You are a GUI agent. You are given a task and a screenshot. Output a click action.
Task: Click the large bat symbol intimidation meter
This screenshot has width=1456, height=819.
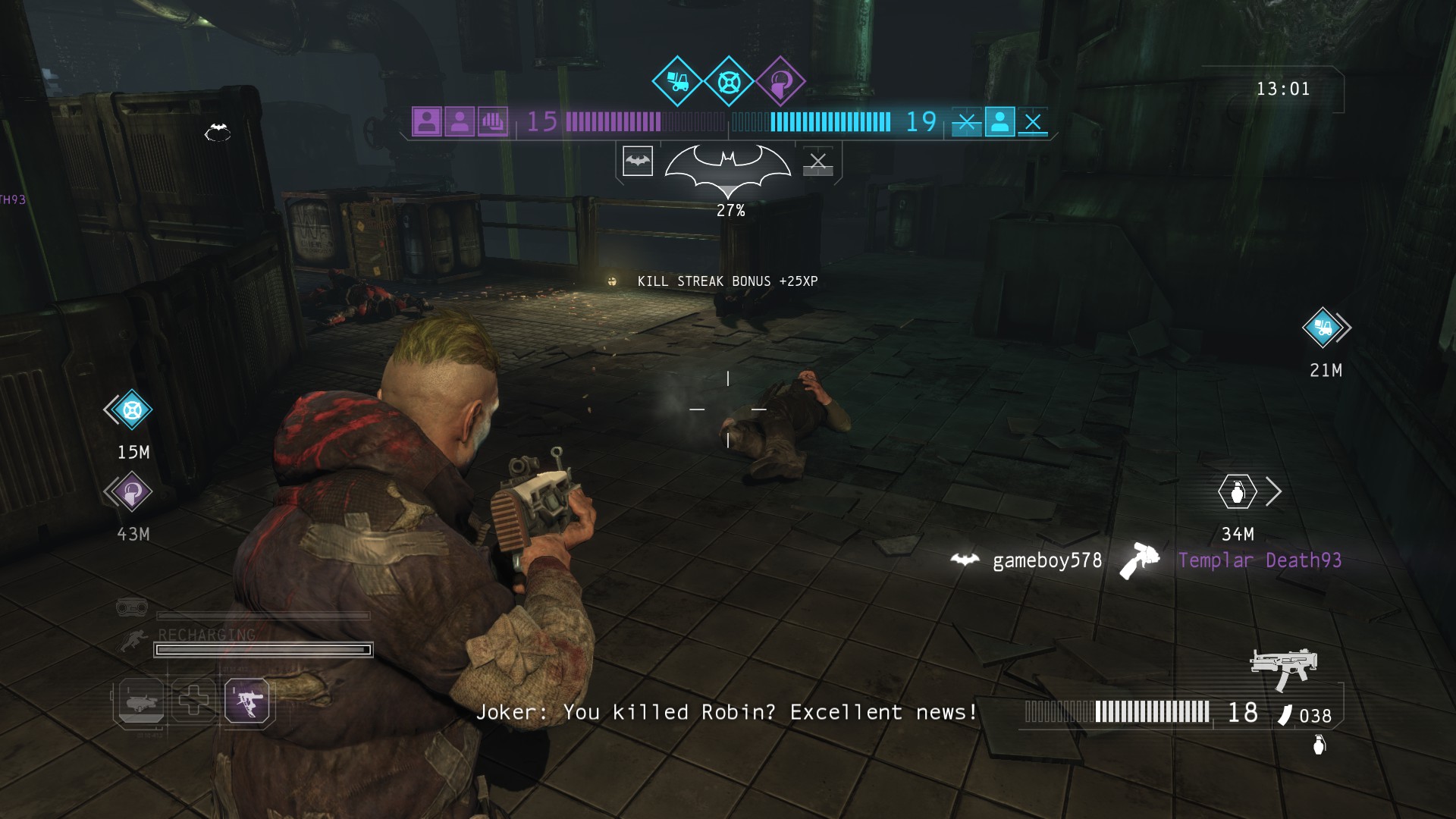(x=728, y=167)
